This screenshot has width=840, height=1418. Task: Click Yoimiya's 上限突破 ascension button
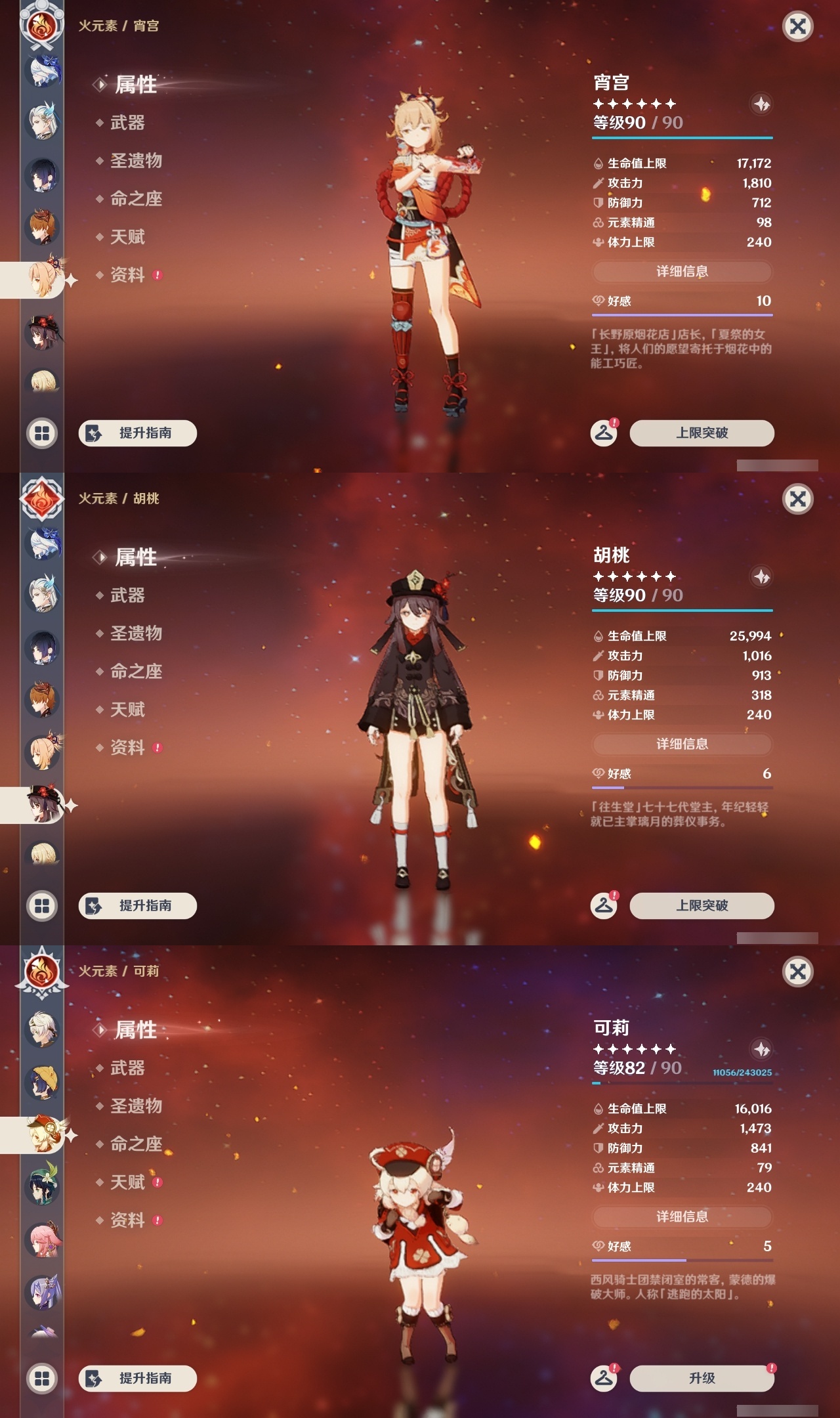pyautogui.click(x=702, y=433)
